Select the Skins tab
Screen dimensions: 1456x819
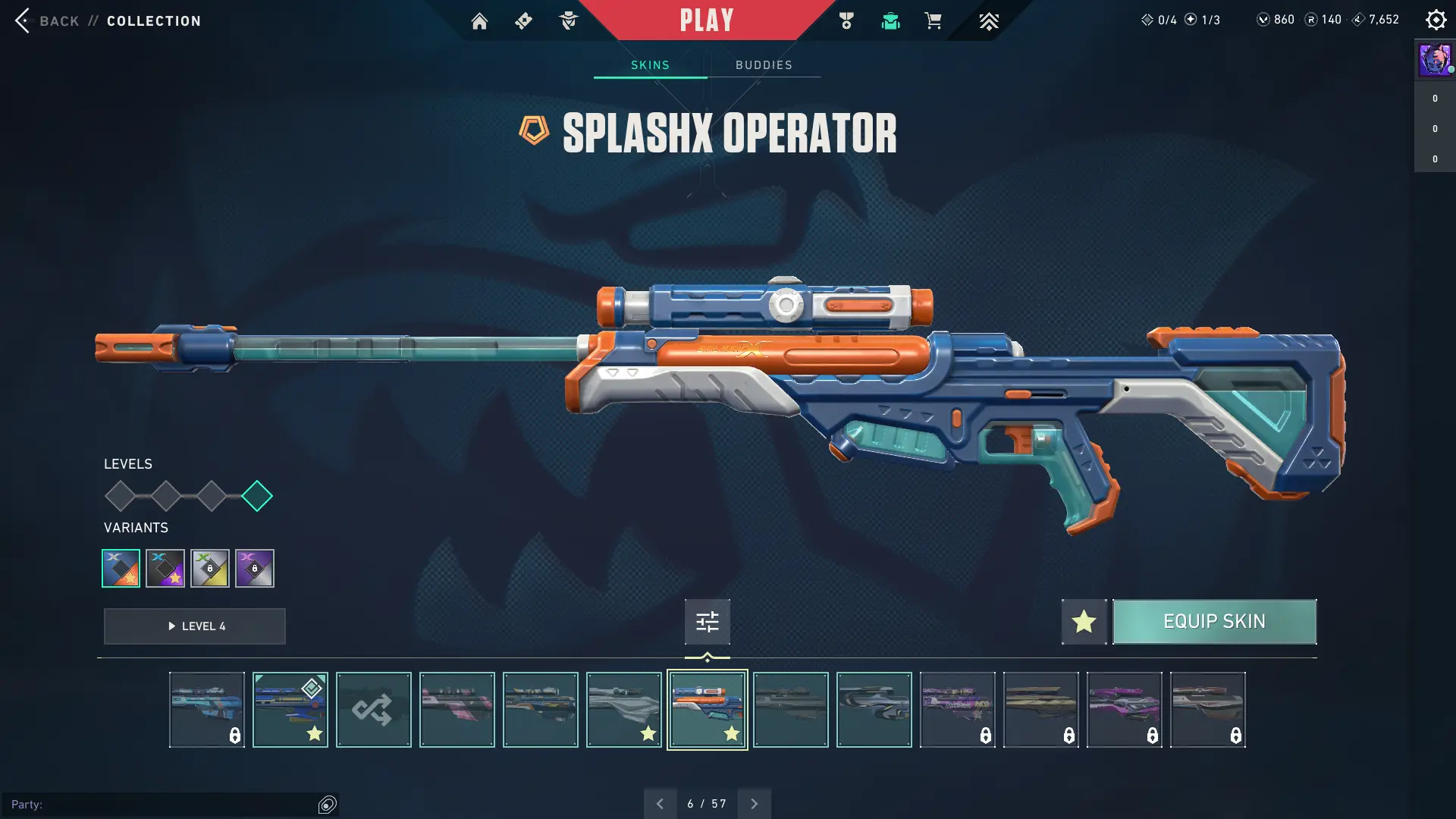tap(650, 65)
